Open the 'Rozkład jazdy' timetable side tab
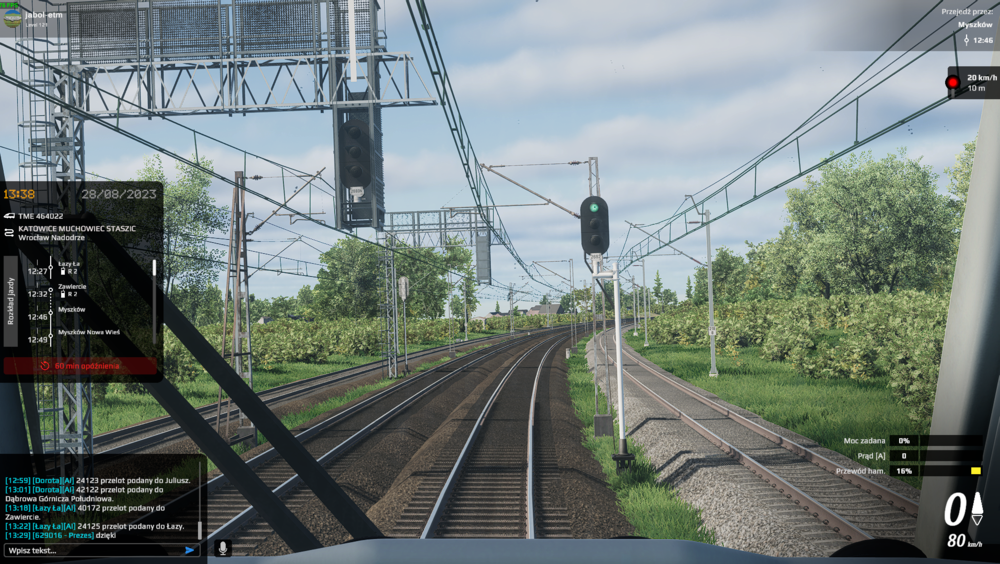The height and width of the screenshot is (564, 1000). pos(11,299)
